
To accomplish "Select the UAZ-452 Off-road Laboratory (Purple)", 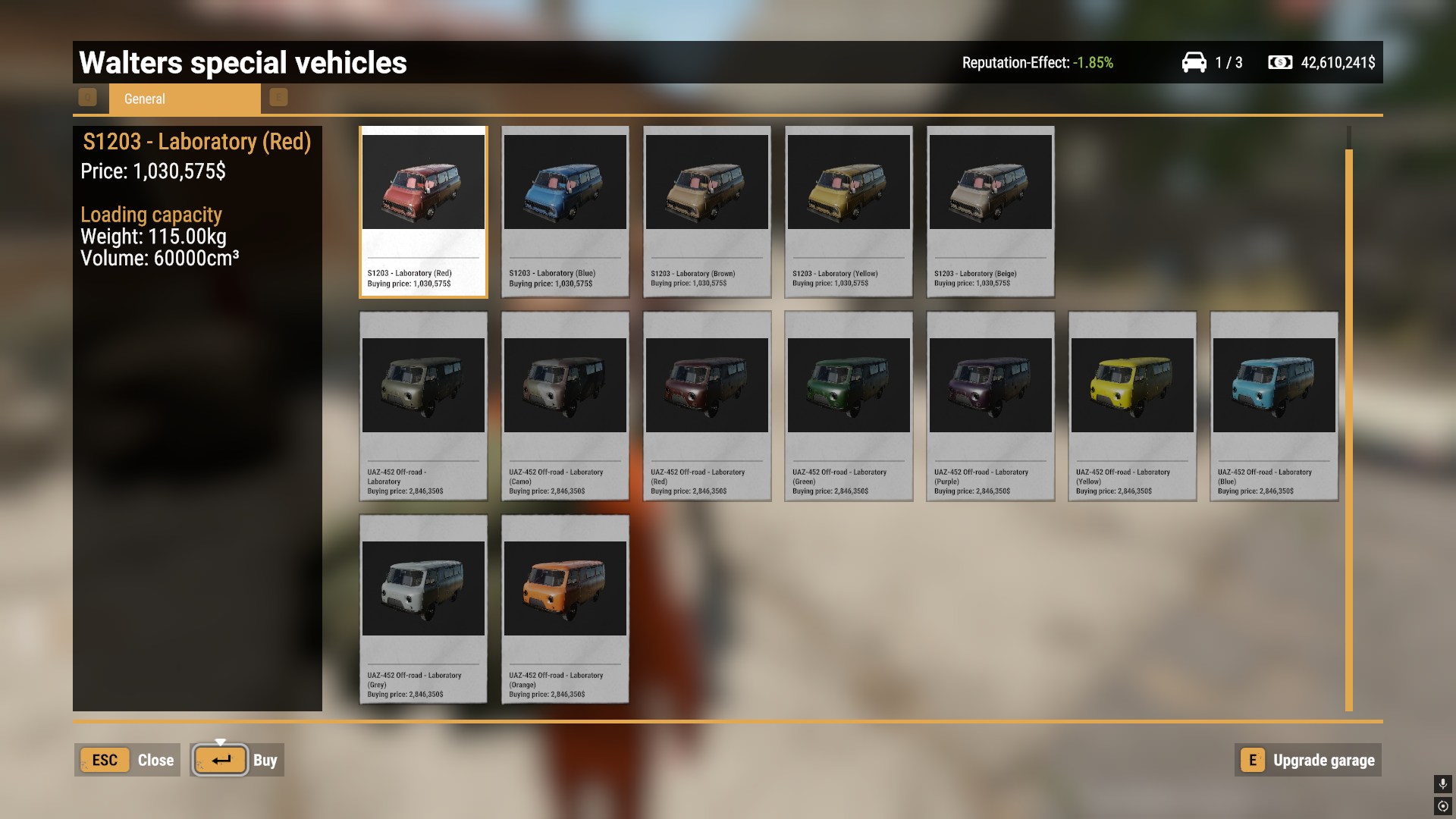I will pyautogui.click(x=990, y=406).
